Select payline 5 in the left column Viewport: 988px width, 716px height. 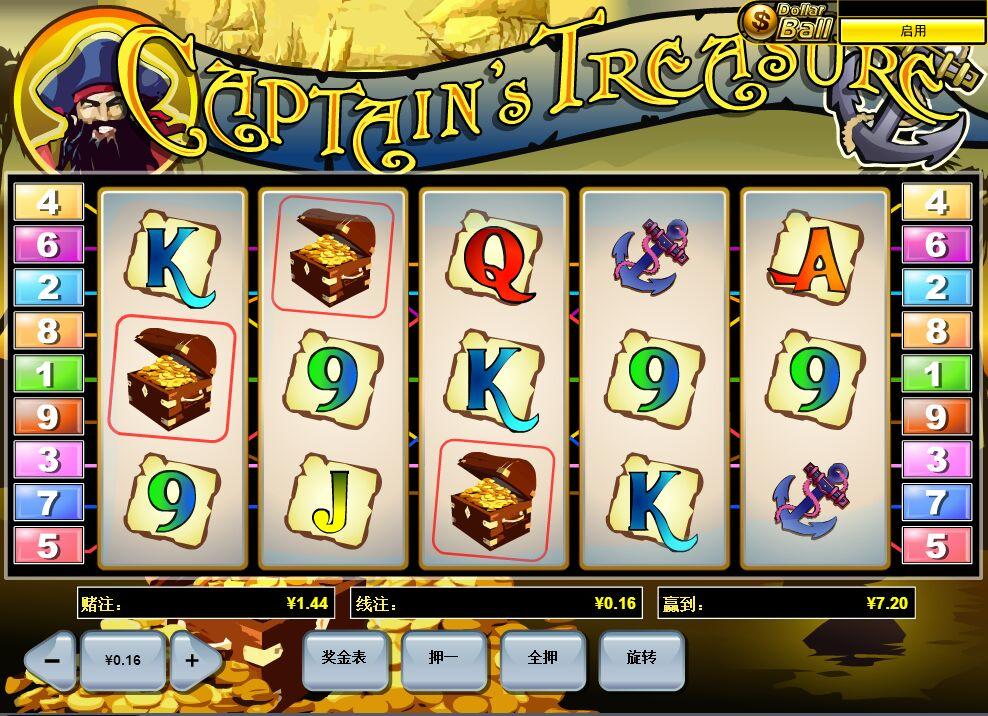pyautogui.click(x=48, y=546)
